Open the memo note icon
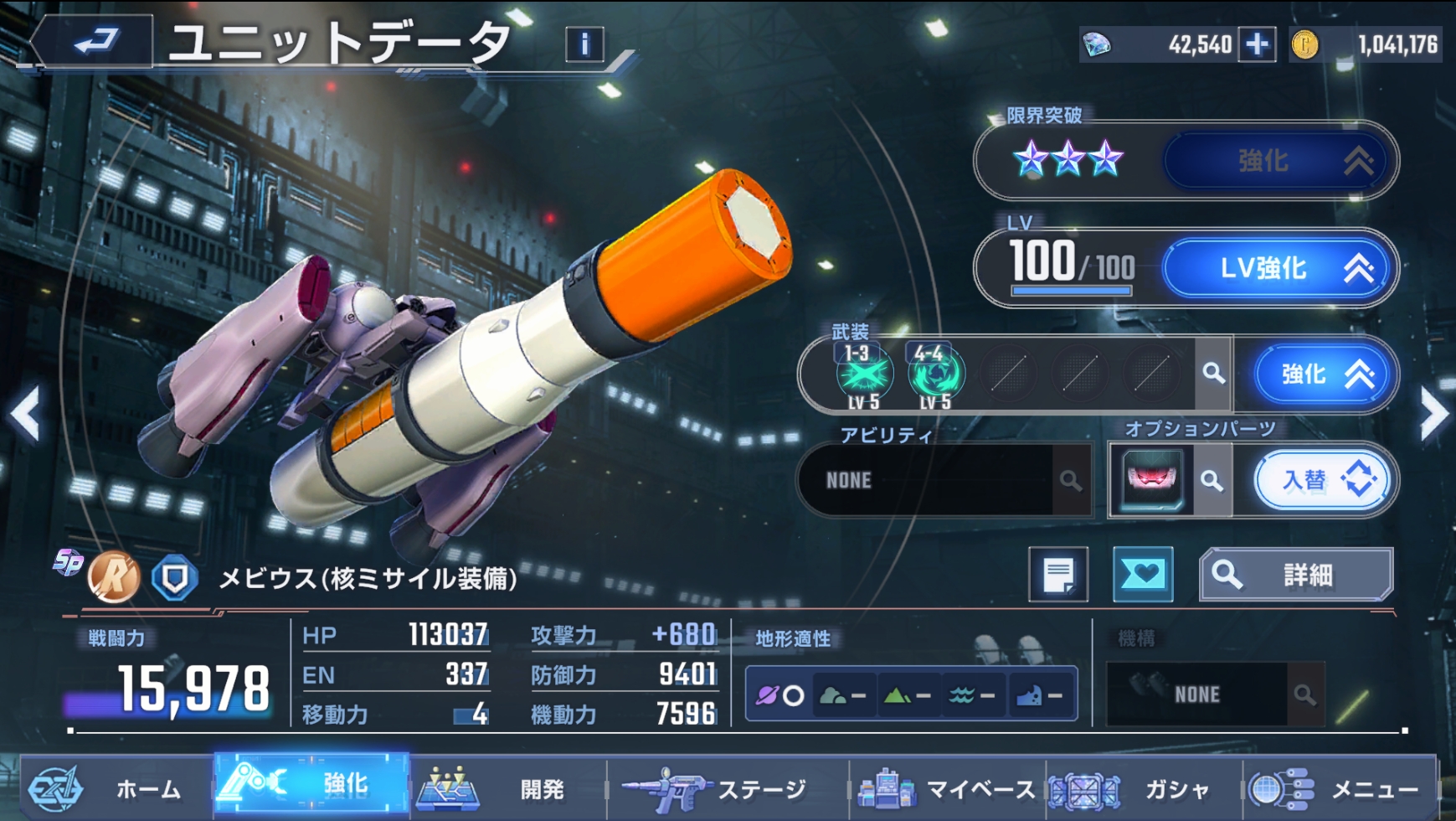This screenshot has width=1456, height=821. click(1058, 575)
